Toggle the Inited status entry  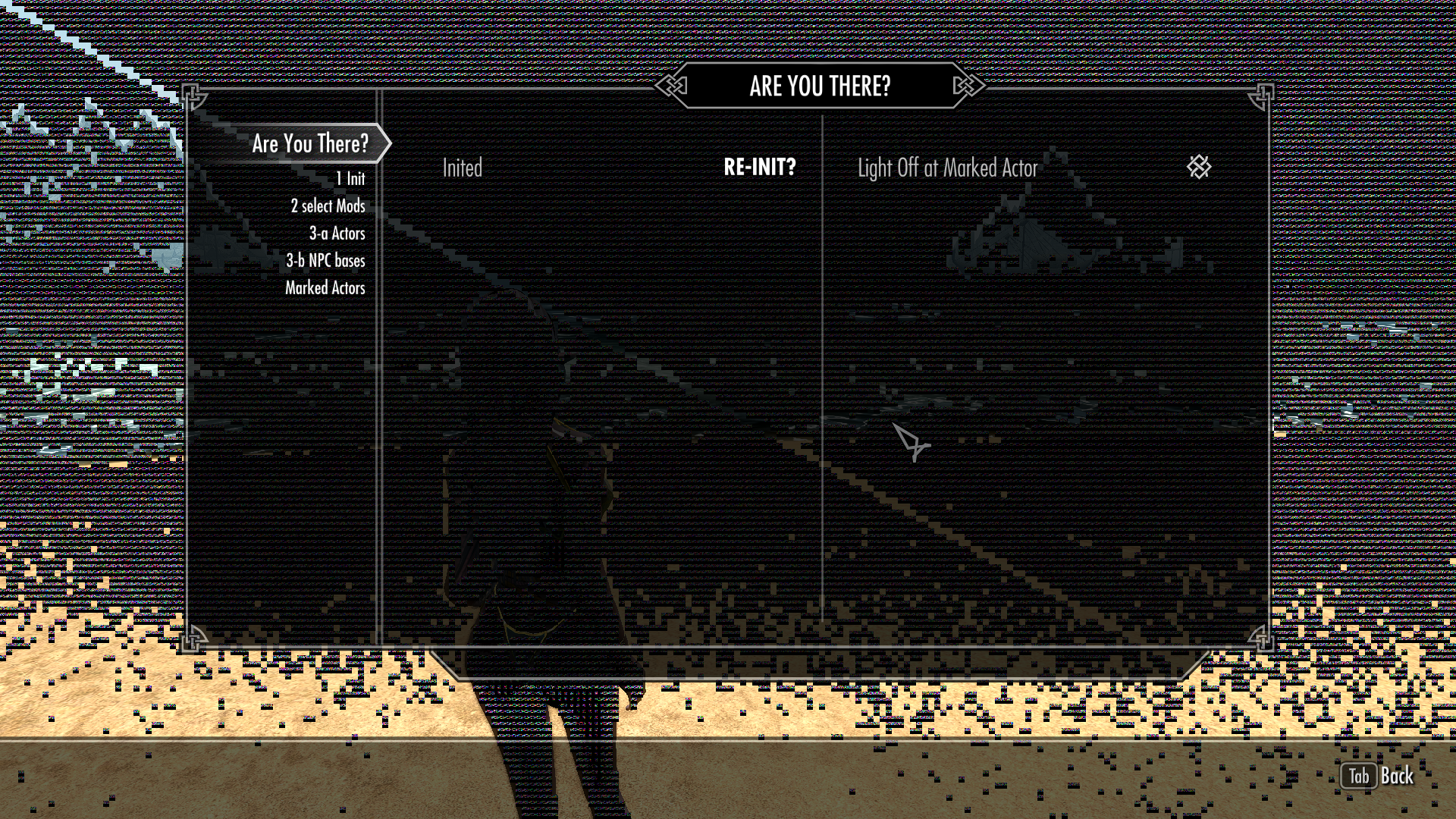(463, 168)
